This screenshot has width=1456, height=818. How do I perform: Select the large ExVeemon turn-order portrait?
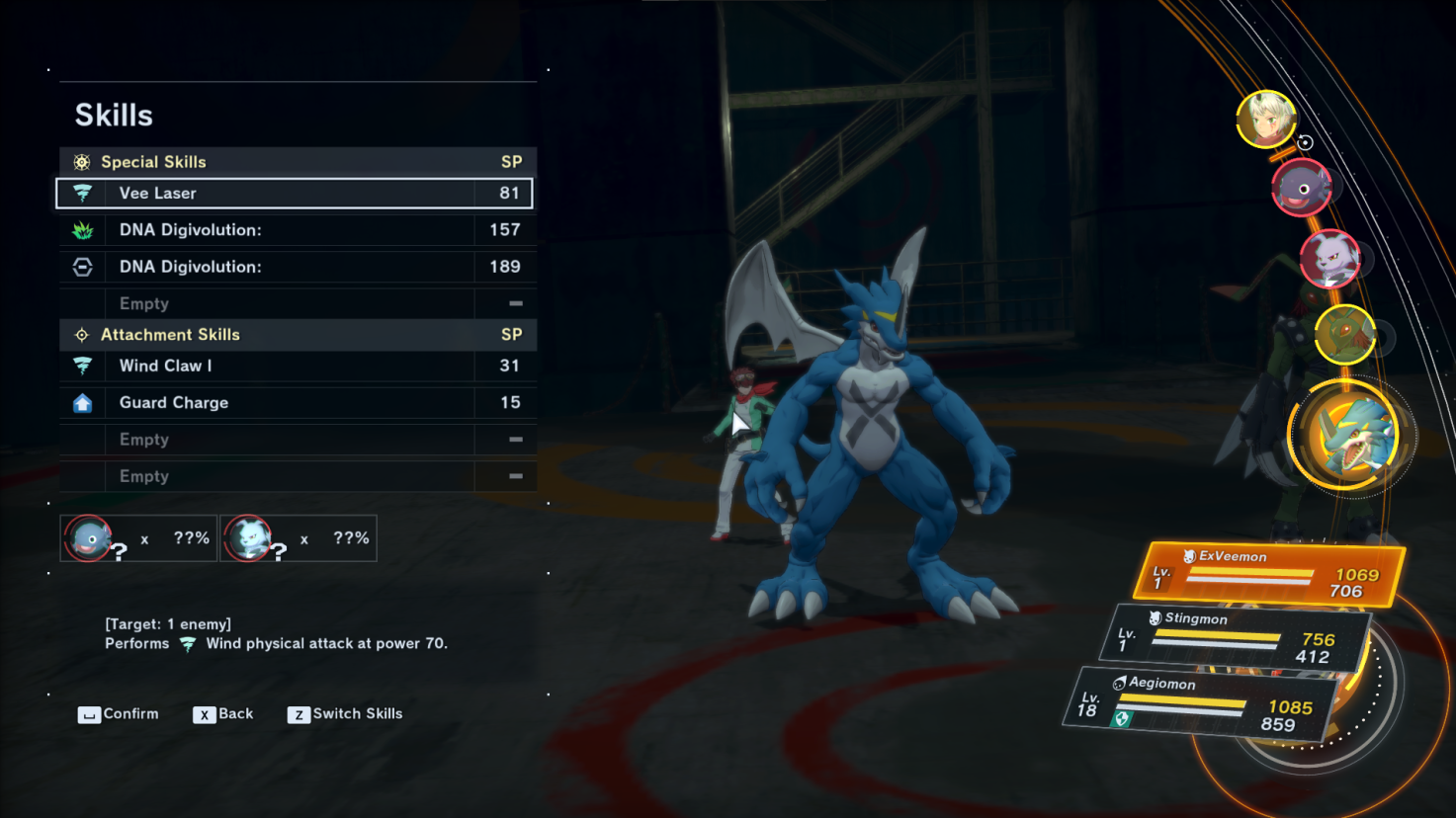point(1348,438)
